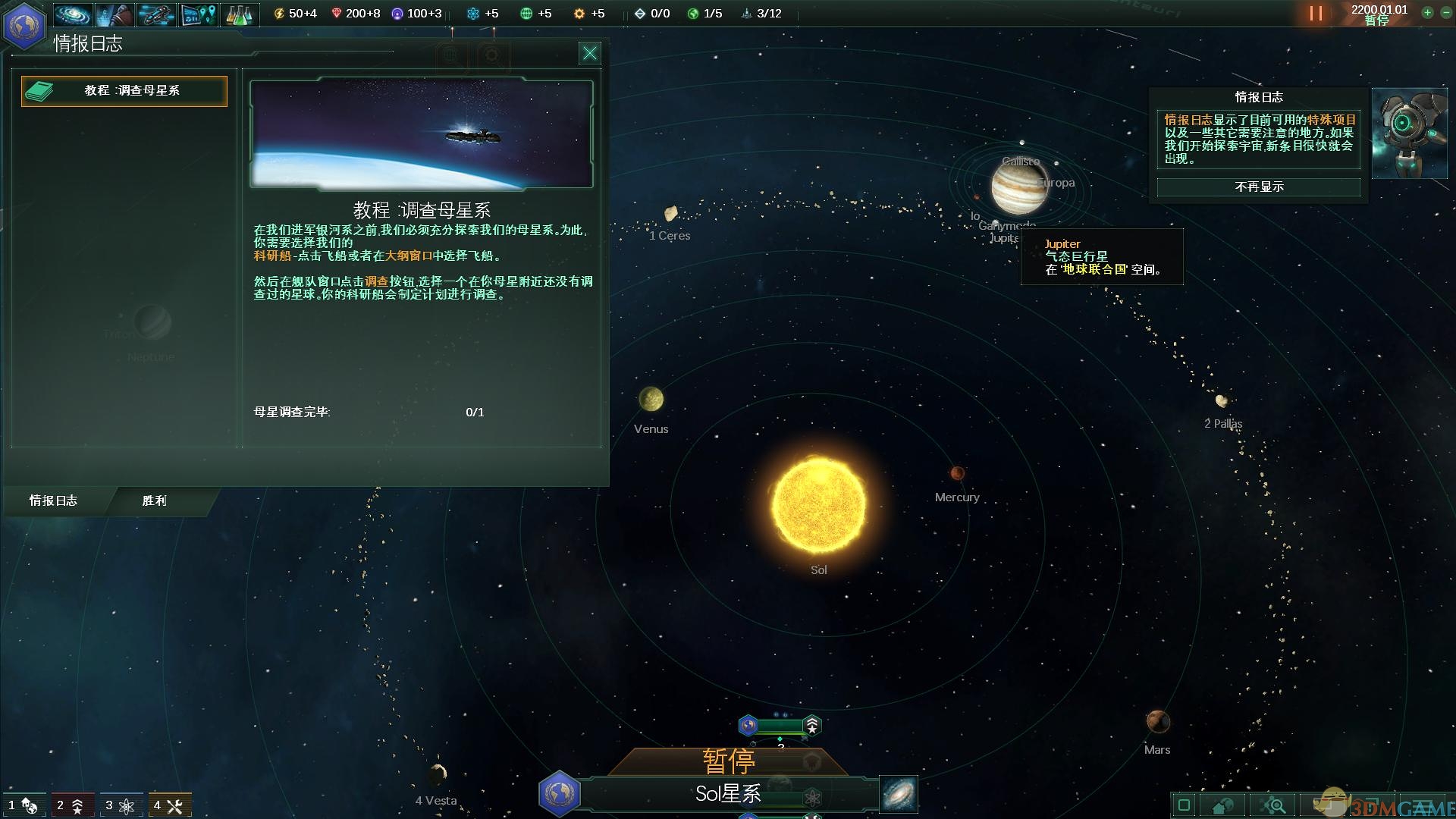1456x819 pixels.
Task: Toggle the sensor search overlay bottom right
Action: [x=1275, y=805]
